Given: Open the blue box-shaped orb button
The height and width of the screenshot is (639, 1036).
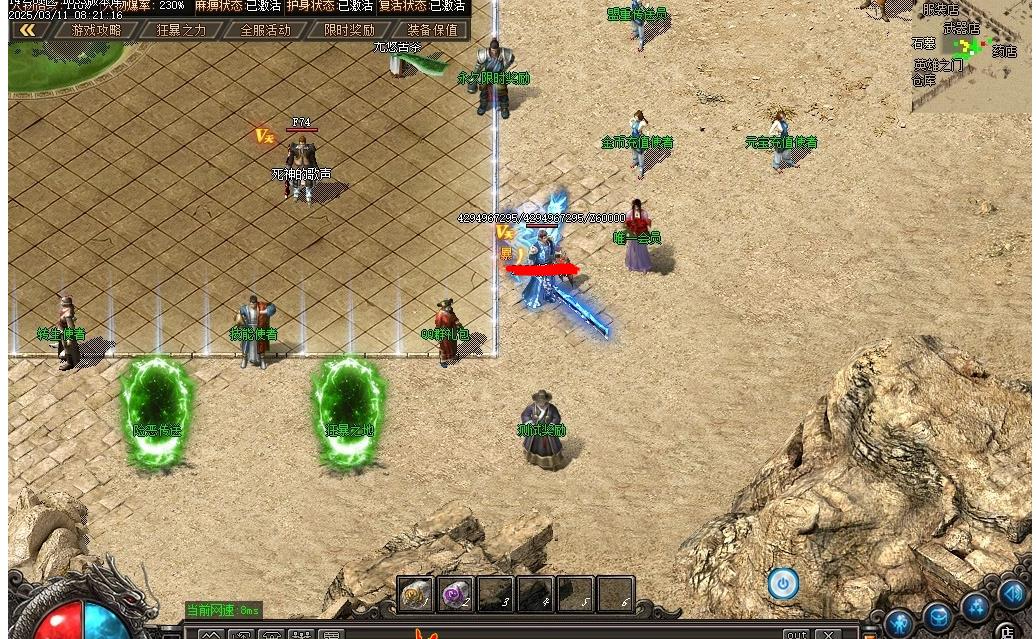Looking at the screenshot, I should (x=937, y=617).
